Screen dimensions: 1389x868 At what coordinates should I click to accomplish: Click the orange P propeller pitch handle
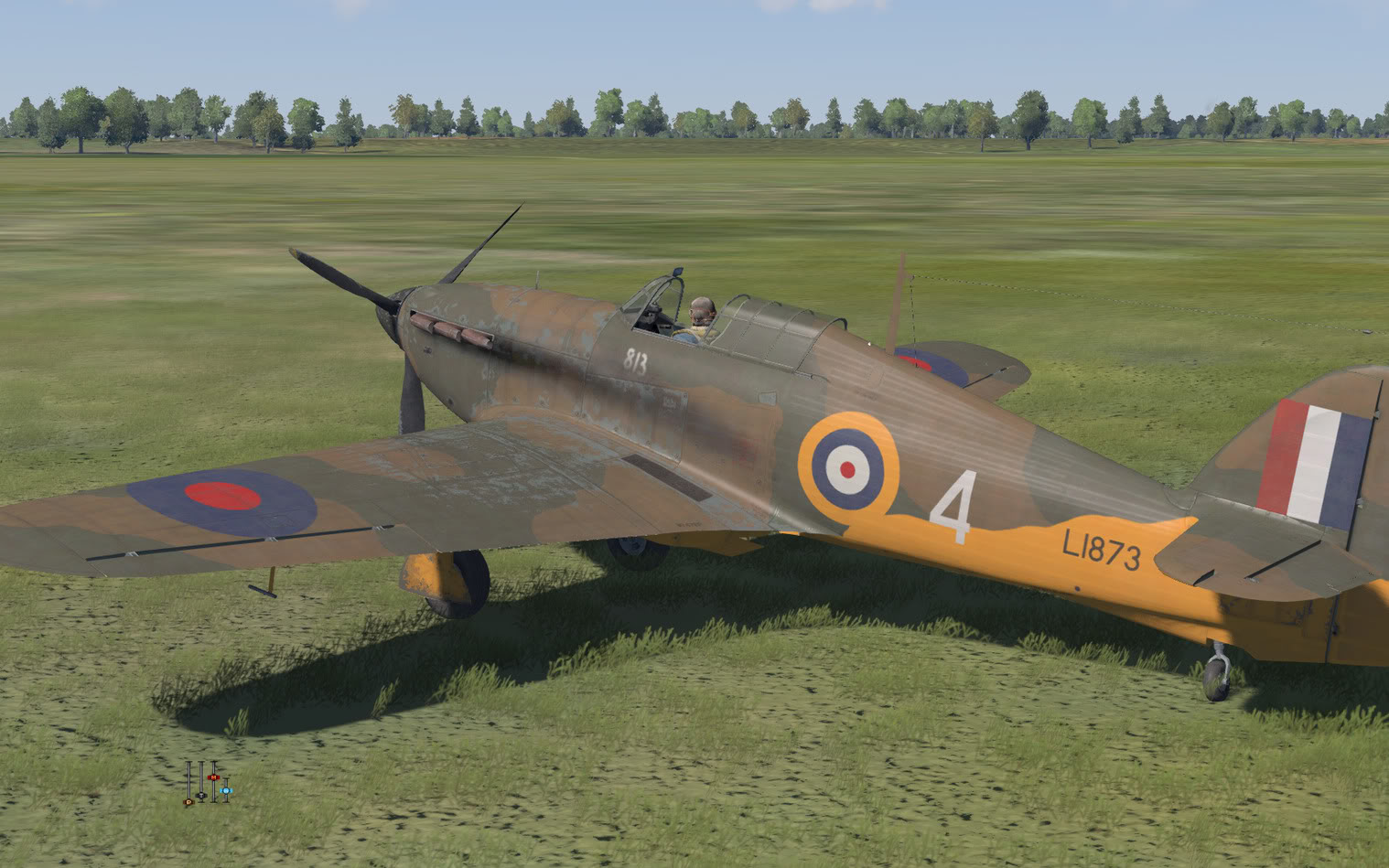click(x=188, y=800)
